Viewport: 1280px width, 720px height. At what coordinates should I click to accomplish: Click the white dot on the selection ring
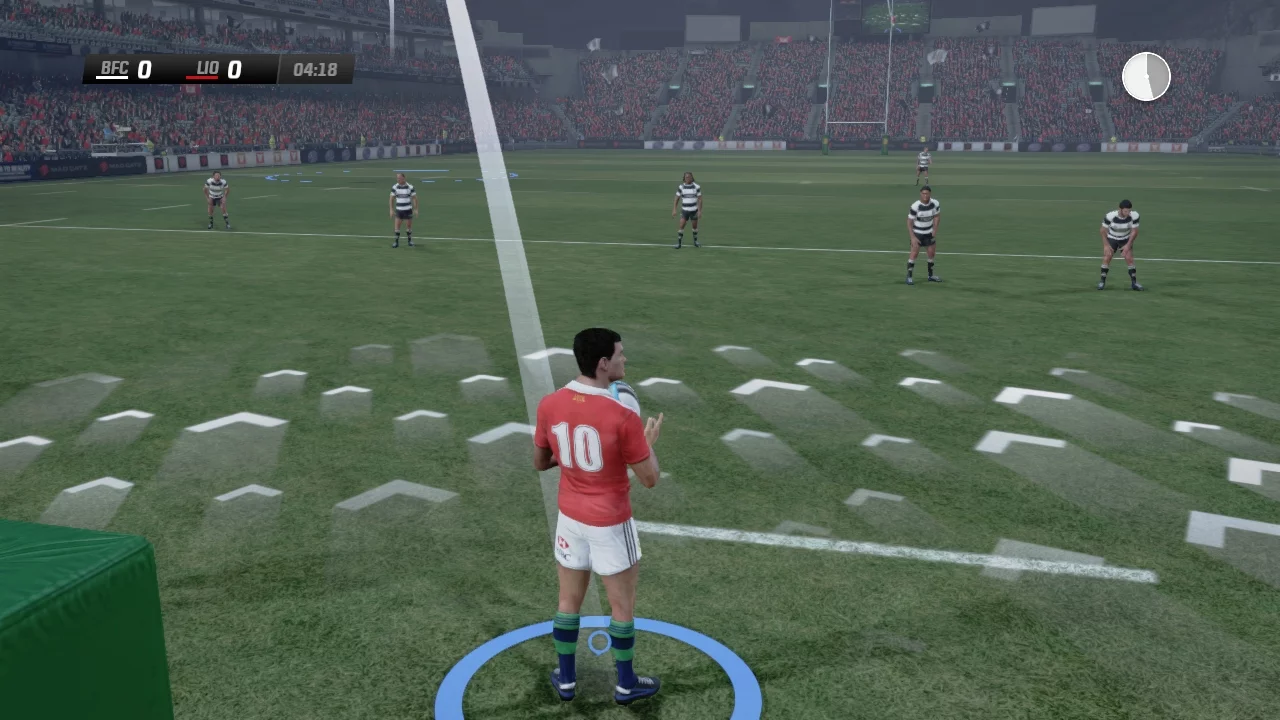click(599, 642)
